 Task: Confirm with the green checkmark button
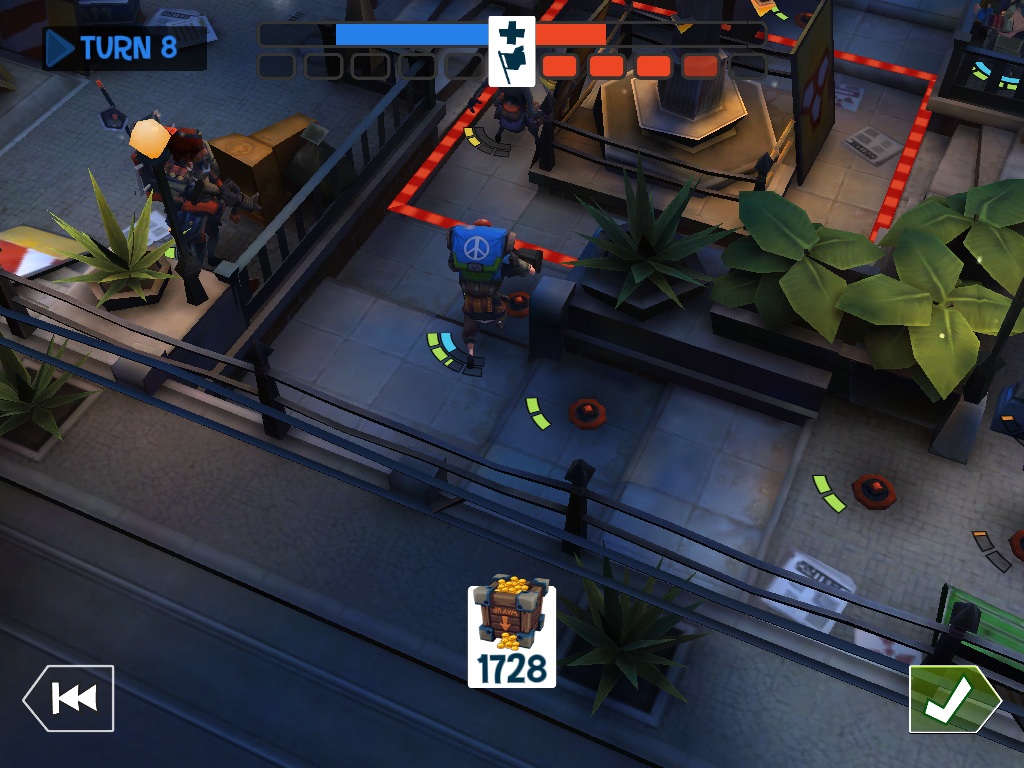tap(952, 699)
